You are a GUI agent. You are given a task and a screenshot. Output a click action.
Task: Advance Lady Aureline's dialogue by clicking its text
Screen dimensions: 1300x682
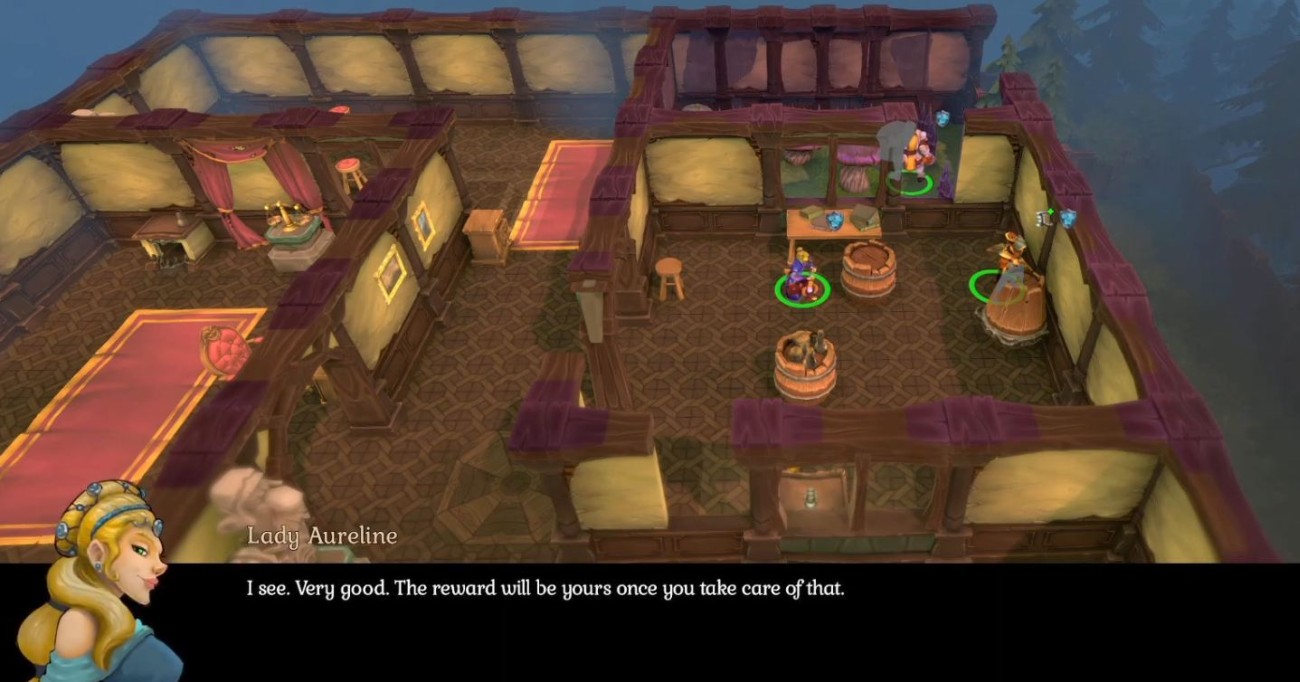(x=545, y=589)
